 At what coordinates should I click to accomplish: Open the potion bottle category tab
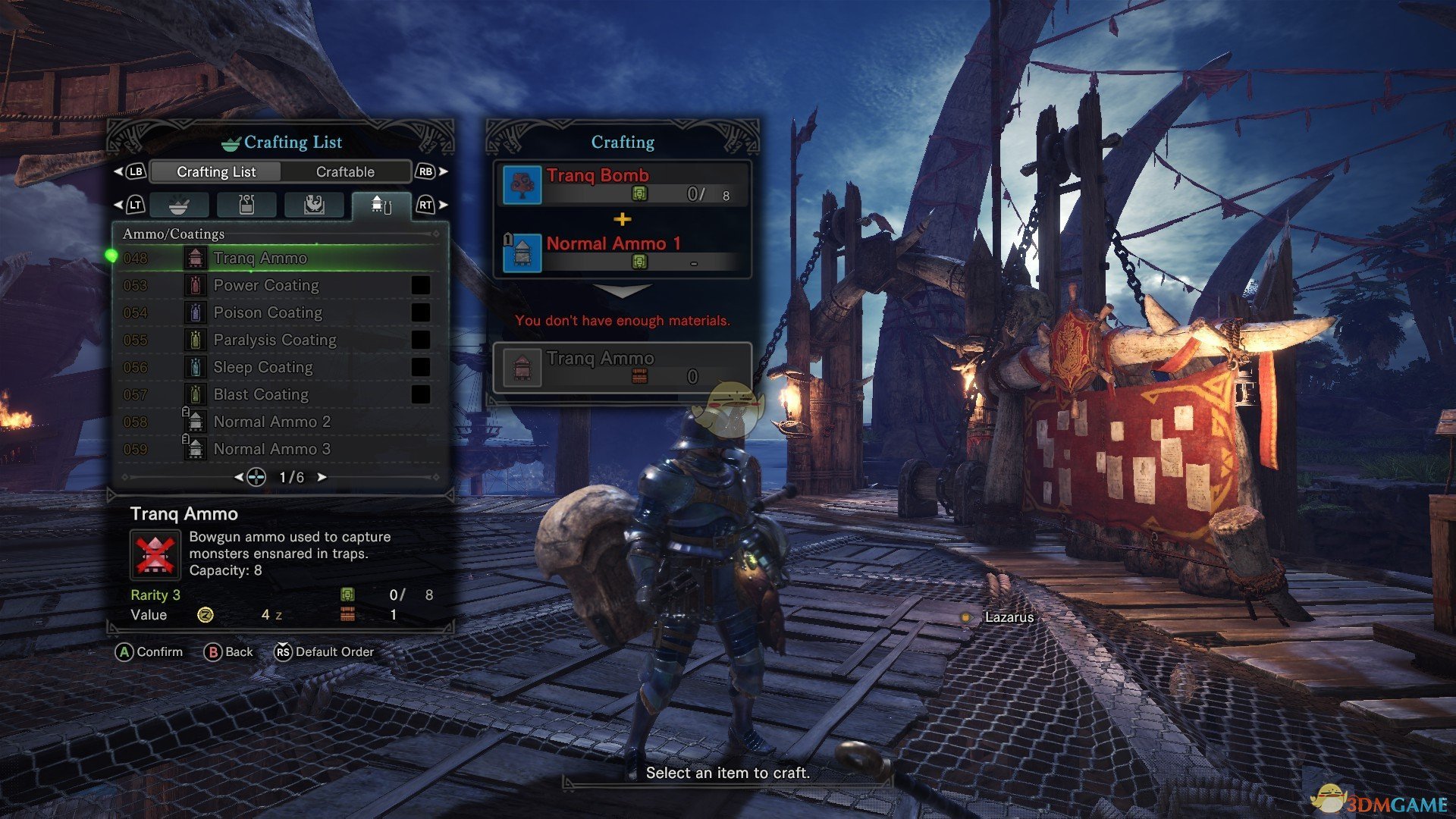[246, 205]
